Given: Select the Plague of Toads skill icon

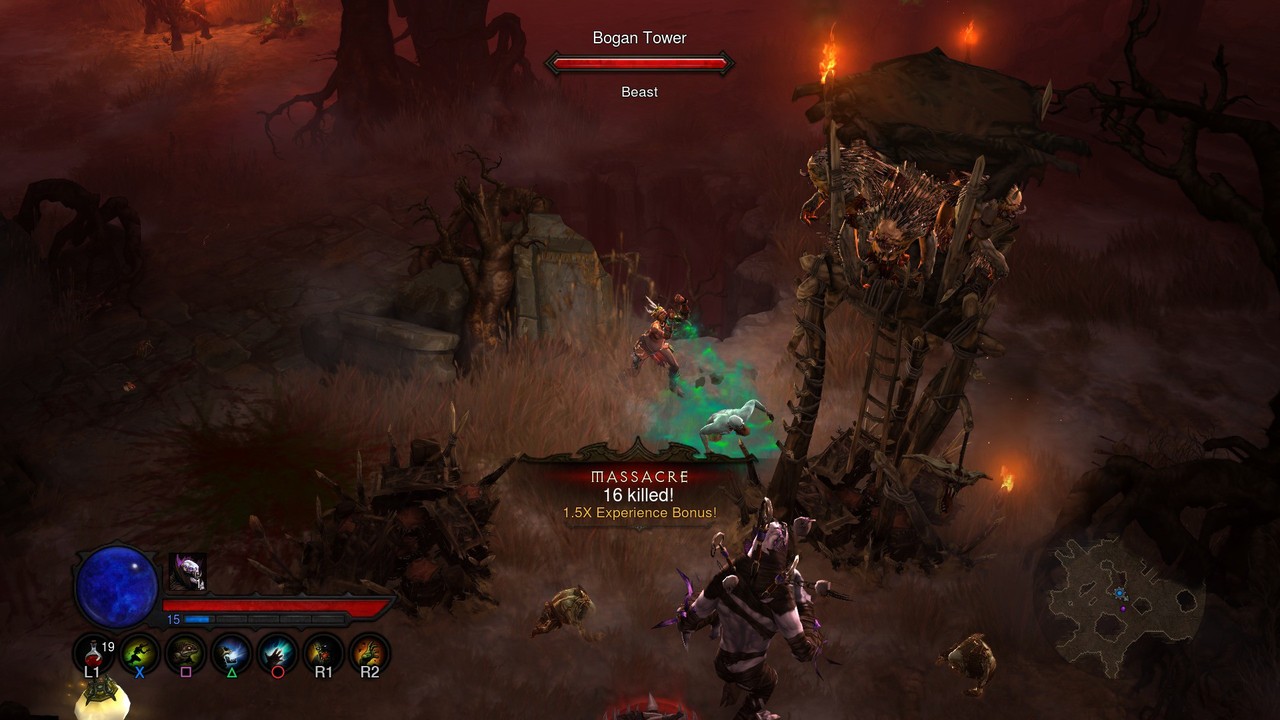Looking at the screenshot, I should pos(184,652).
